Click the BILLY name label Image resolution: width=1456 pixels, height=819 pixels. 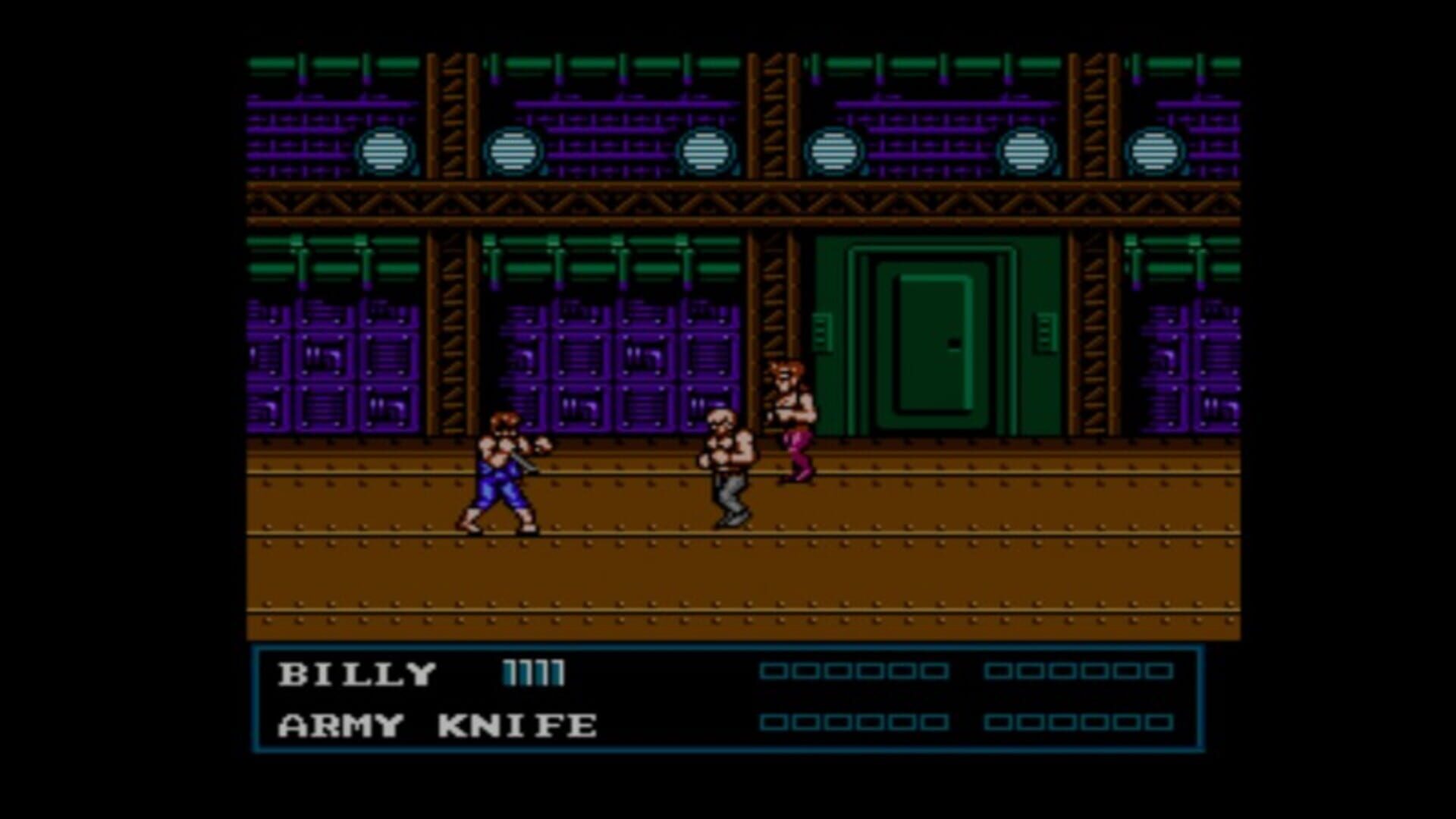click(x=356, y=673)
